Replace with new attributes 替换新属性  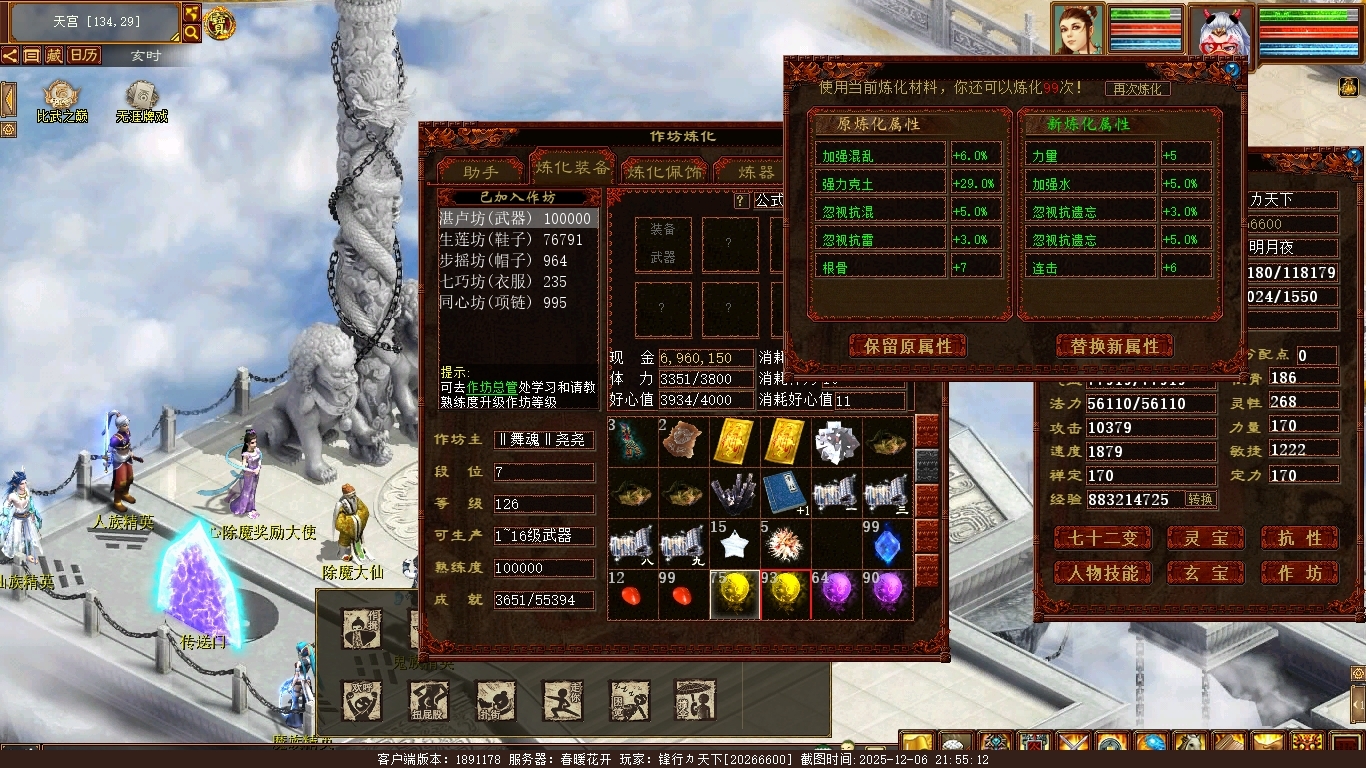tap(1114, 346)
